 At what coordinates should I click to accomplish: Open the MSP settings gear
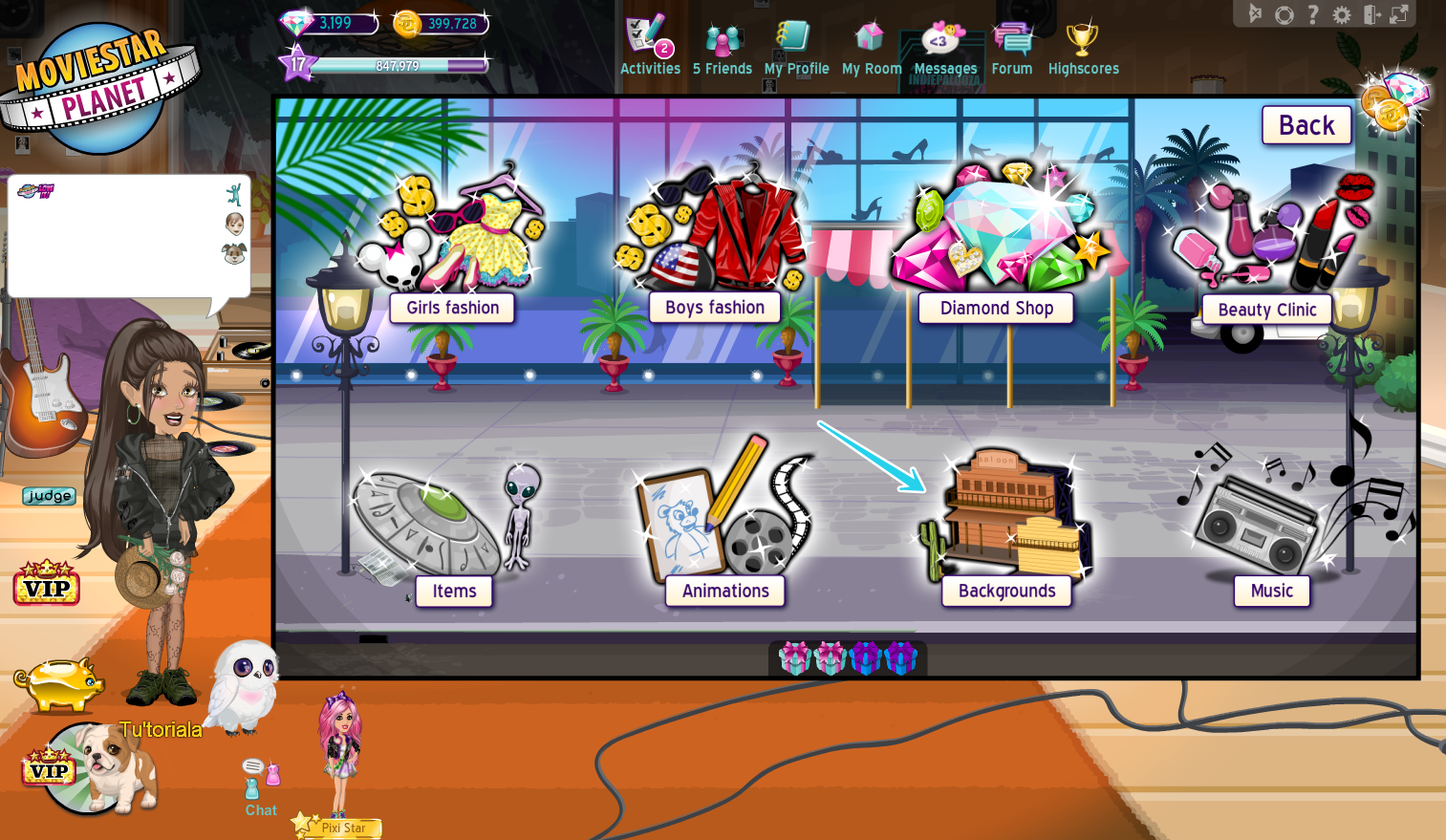(x=1343, y=14)
